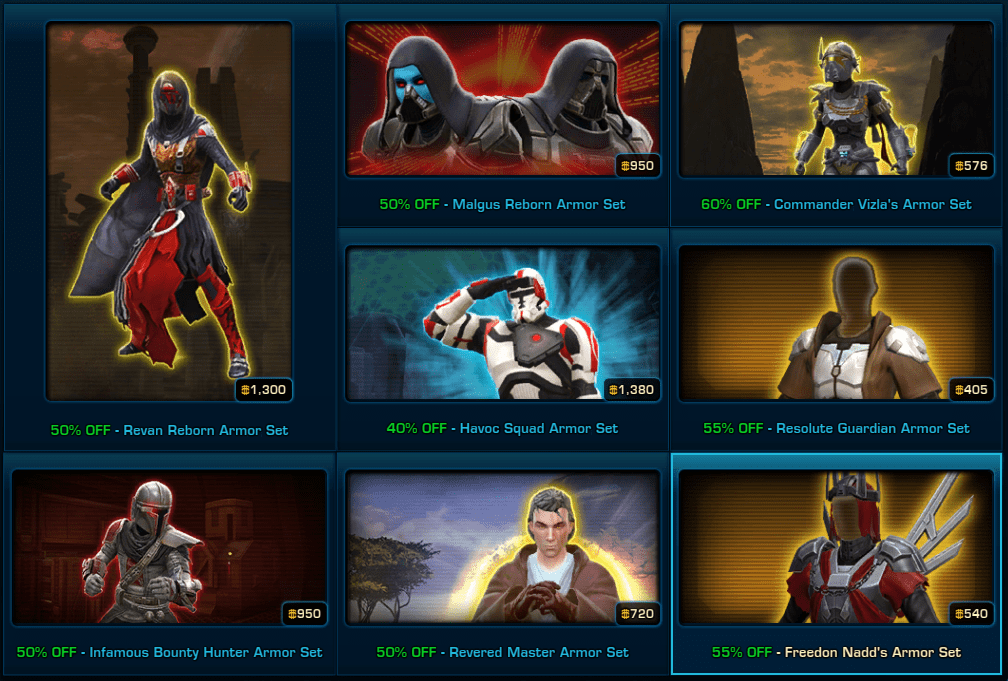The image size is (1008, 681).
Task: Select the Infamous Bounty Hunter Armor image
Action: click(168, 547)
